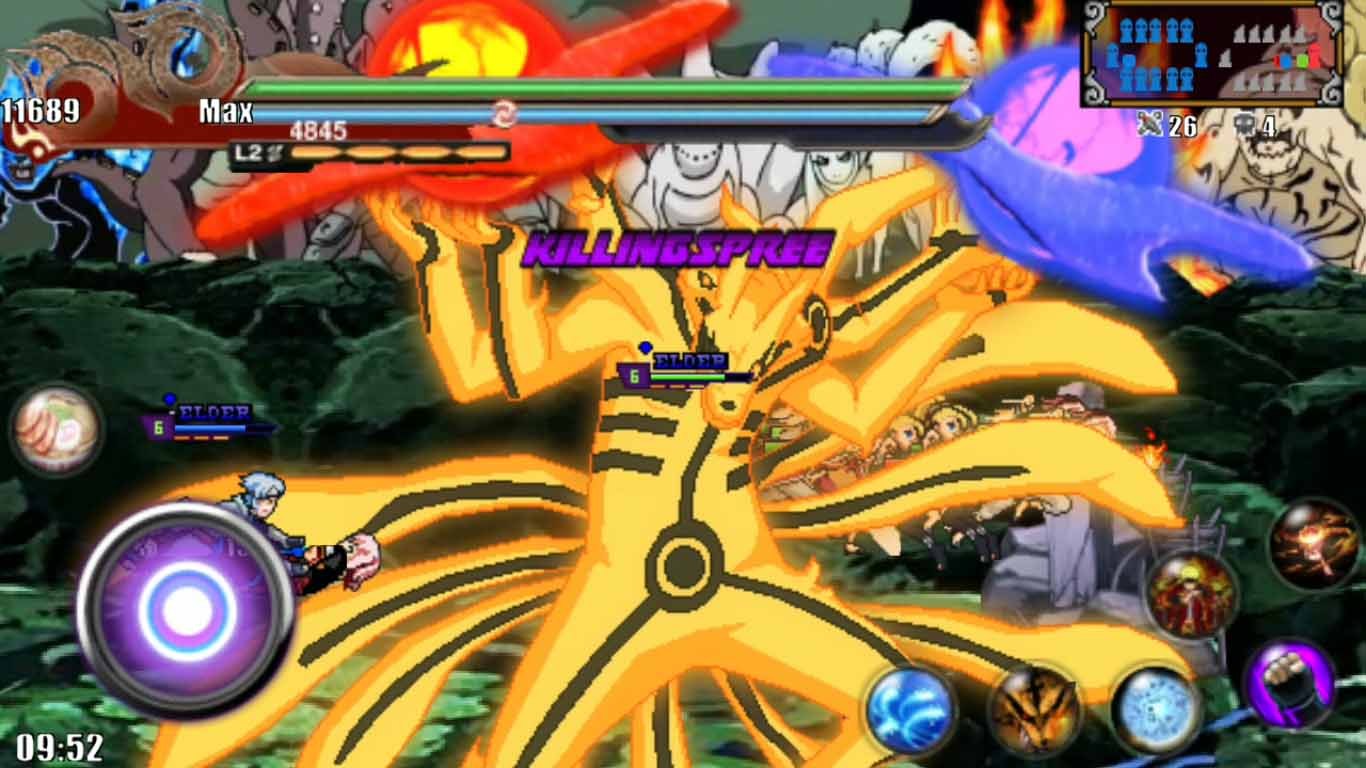Tap the blue player marker on the minimap
1366x768 pixels.
[1286, 62]
